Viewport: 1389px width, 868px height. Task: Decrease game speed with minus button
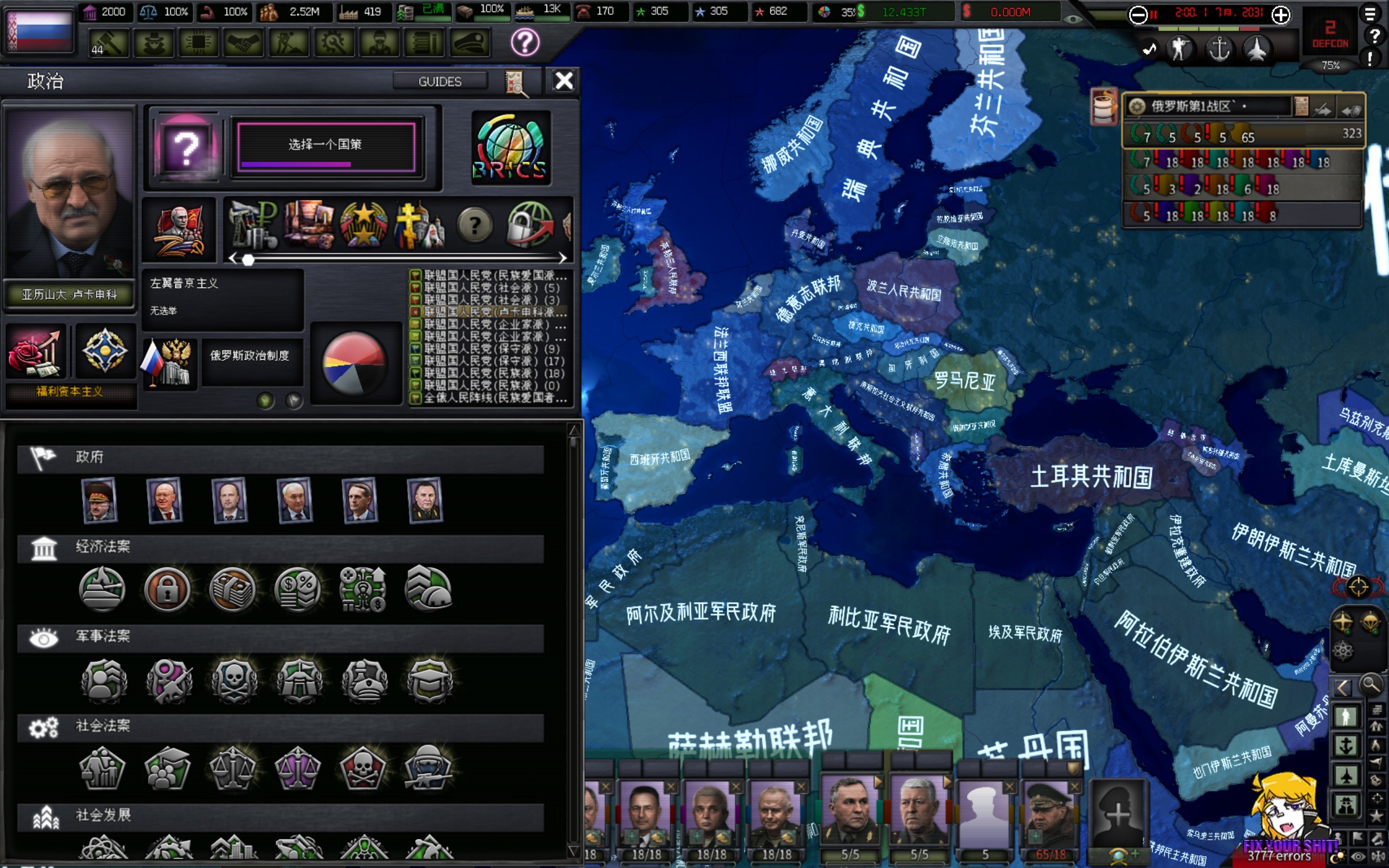(1138, 15)
